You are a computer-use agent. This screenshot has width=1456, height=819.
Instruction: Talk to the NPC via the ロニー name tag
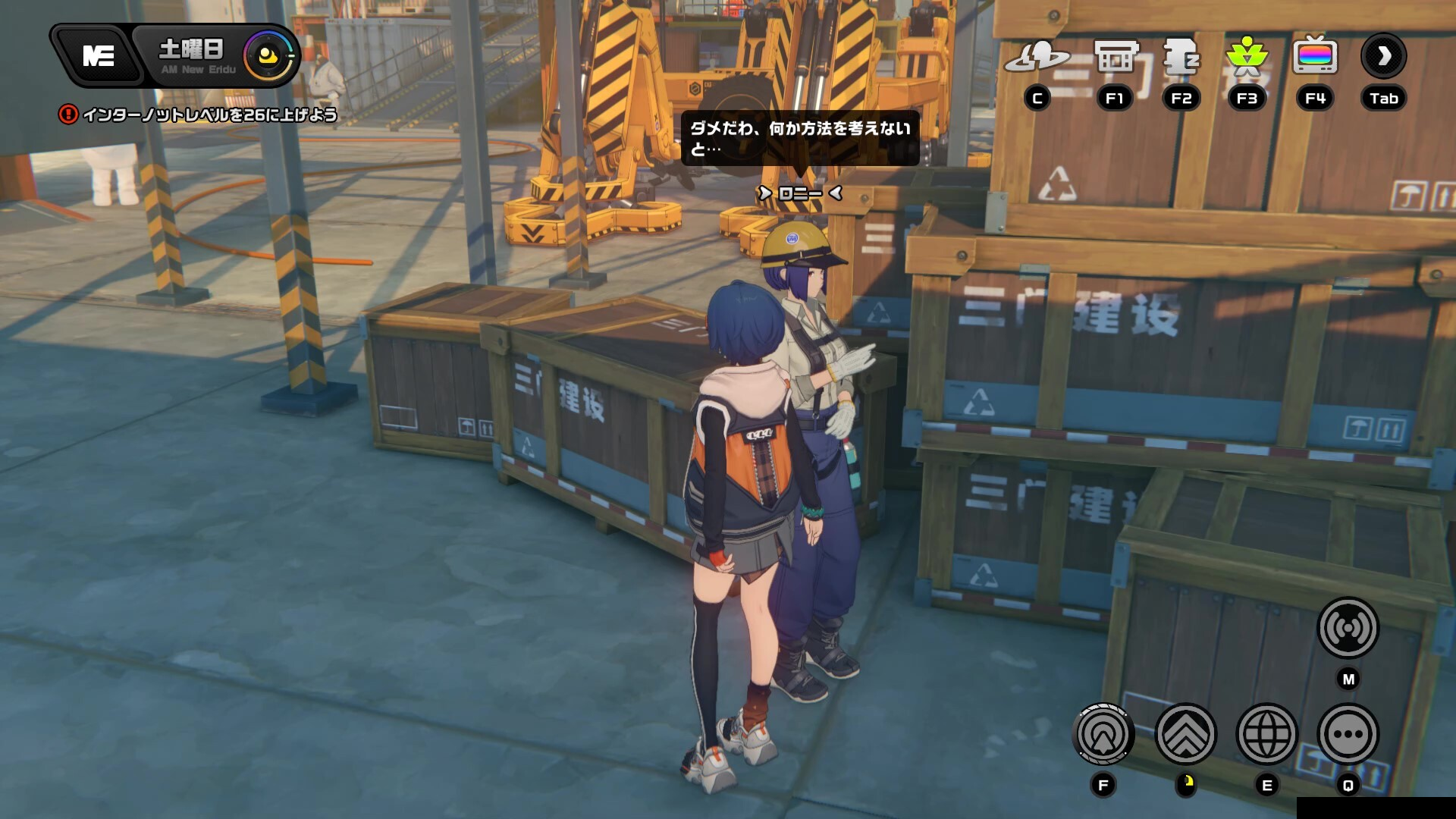tap(800, 193)
